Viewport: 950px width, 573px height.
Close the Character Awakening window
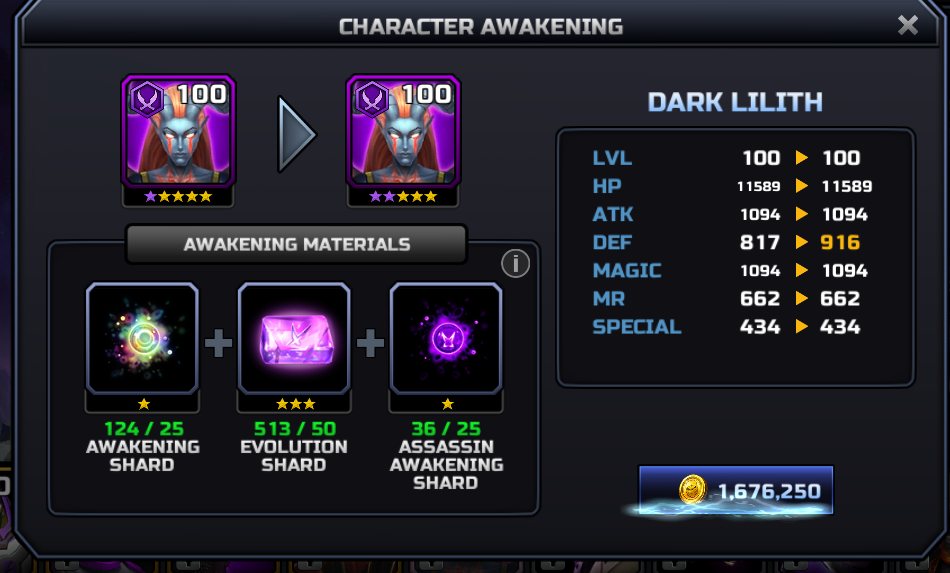(907, 26)
